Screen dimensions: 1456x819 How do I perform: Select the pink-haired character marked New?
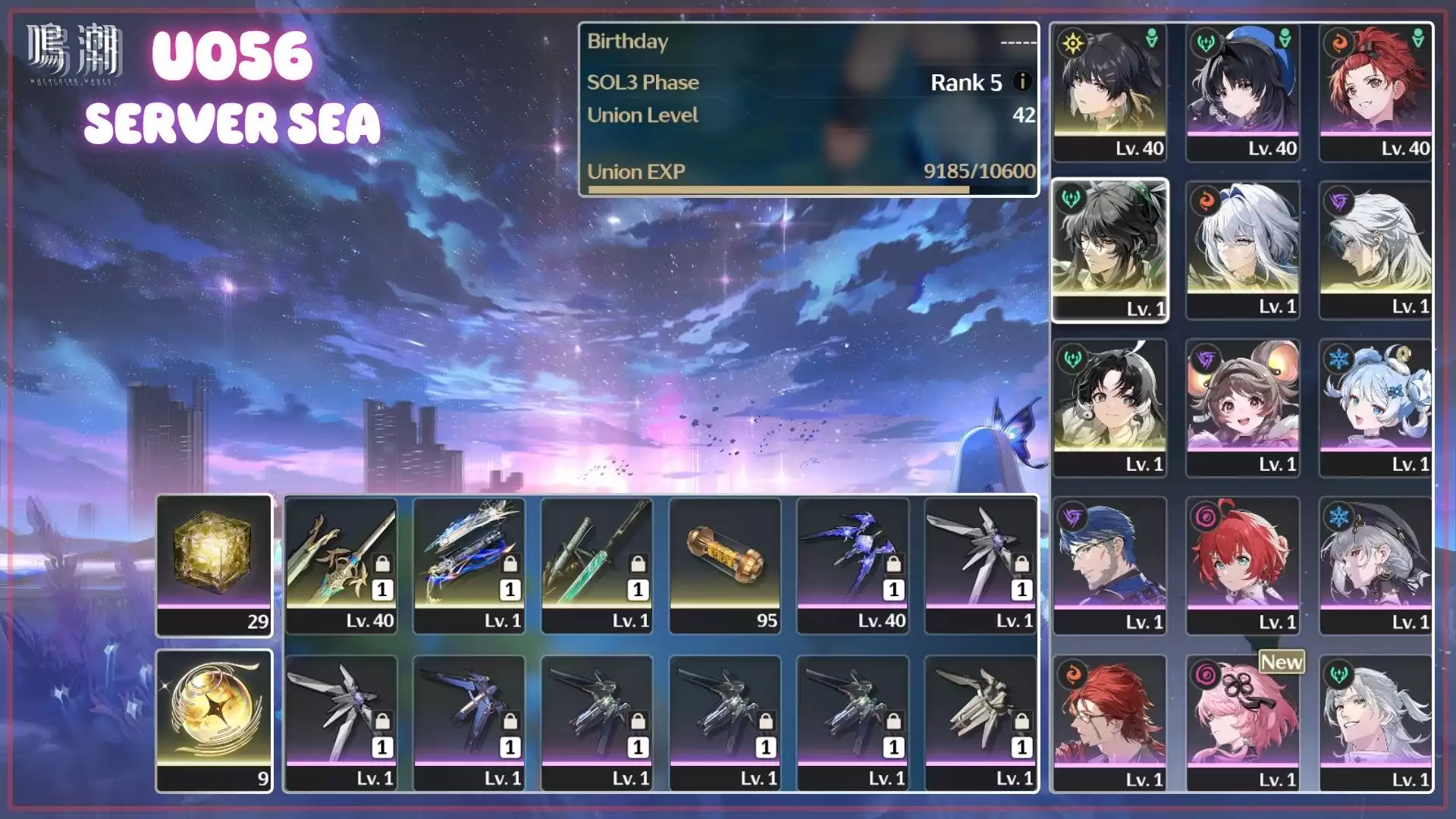[1243, 723]
